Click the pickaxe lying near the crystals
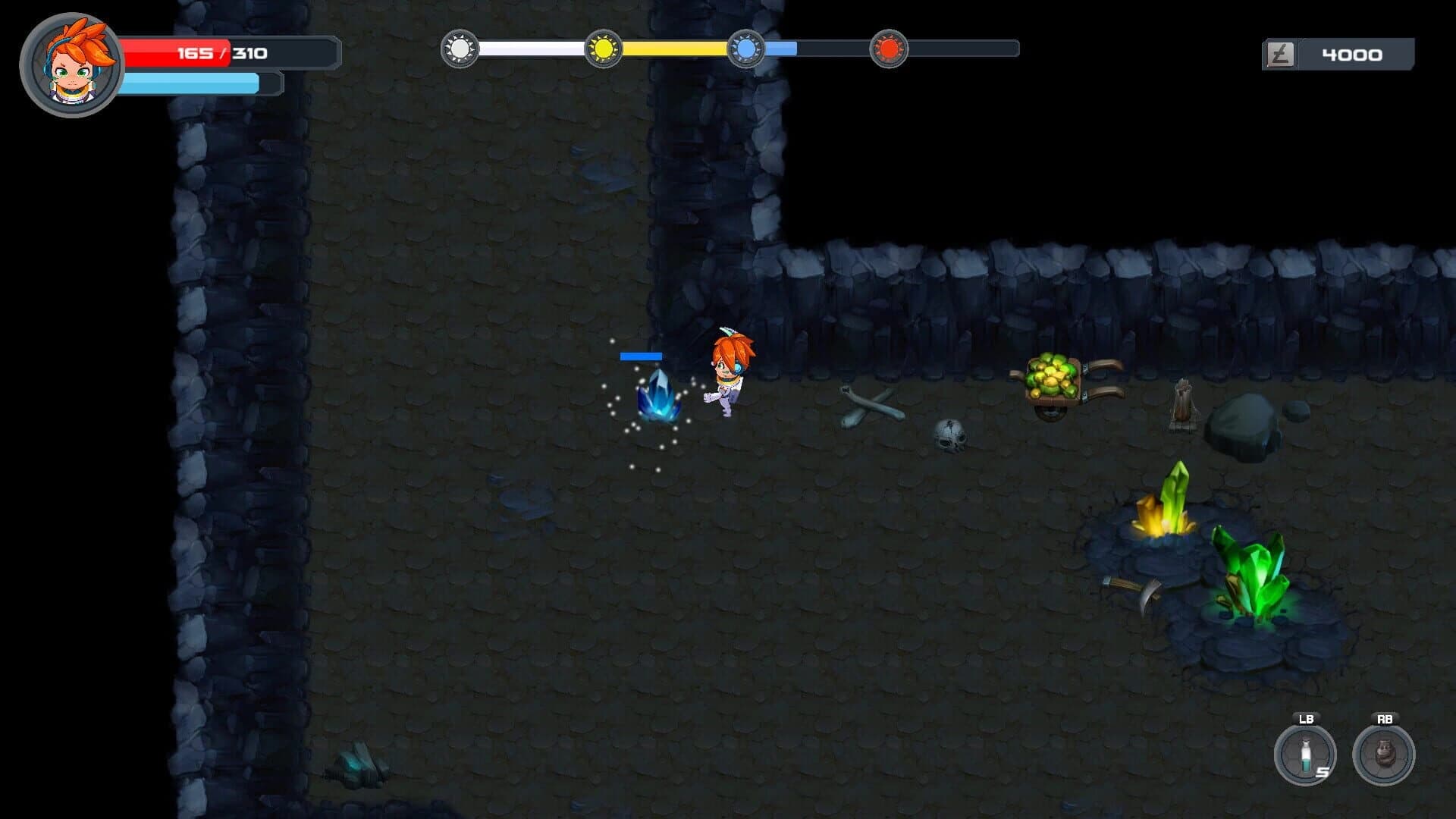Screen dimensions: 1456x819 coord(1134,591)
